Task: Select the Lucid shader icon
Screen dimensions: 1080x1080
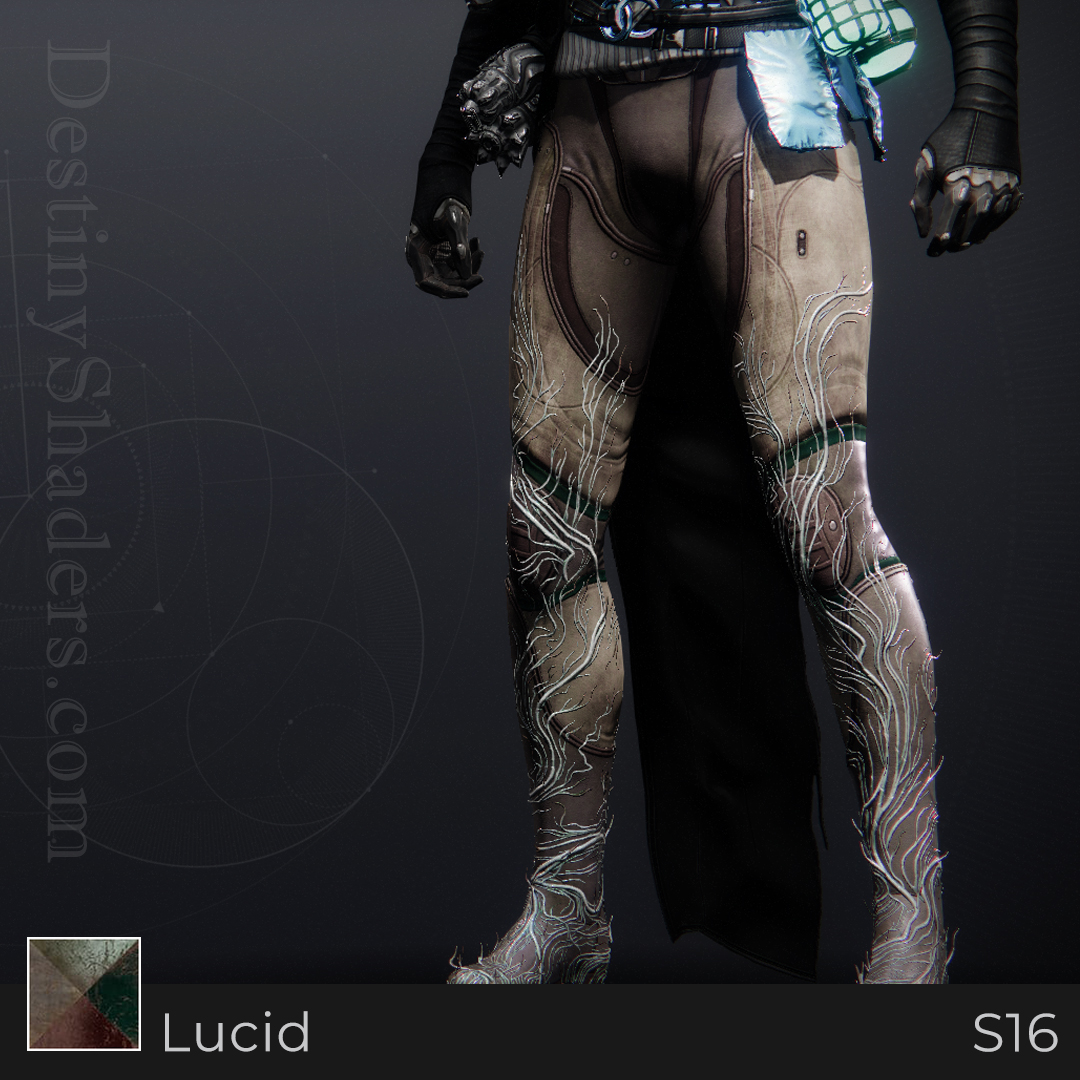Action: point(84,994)
